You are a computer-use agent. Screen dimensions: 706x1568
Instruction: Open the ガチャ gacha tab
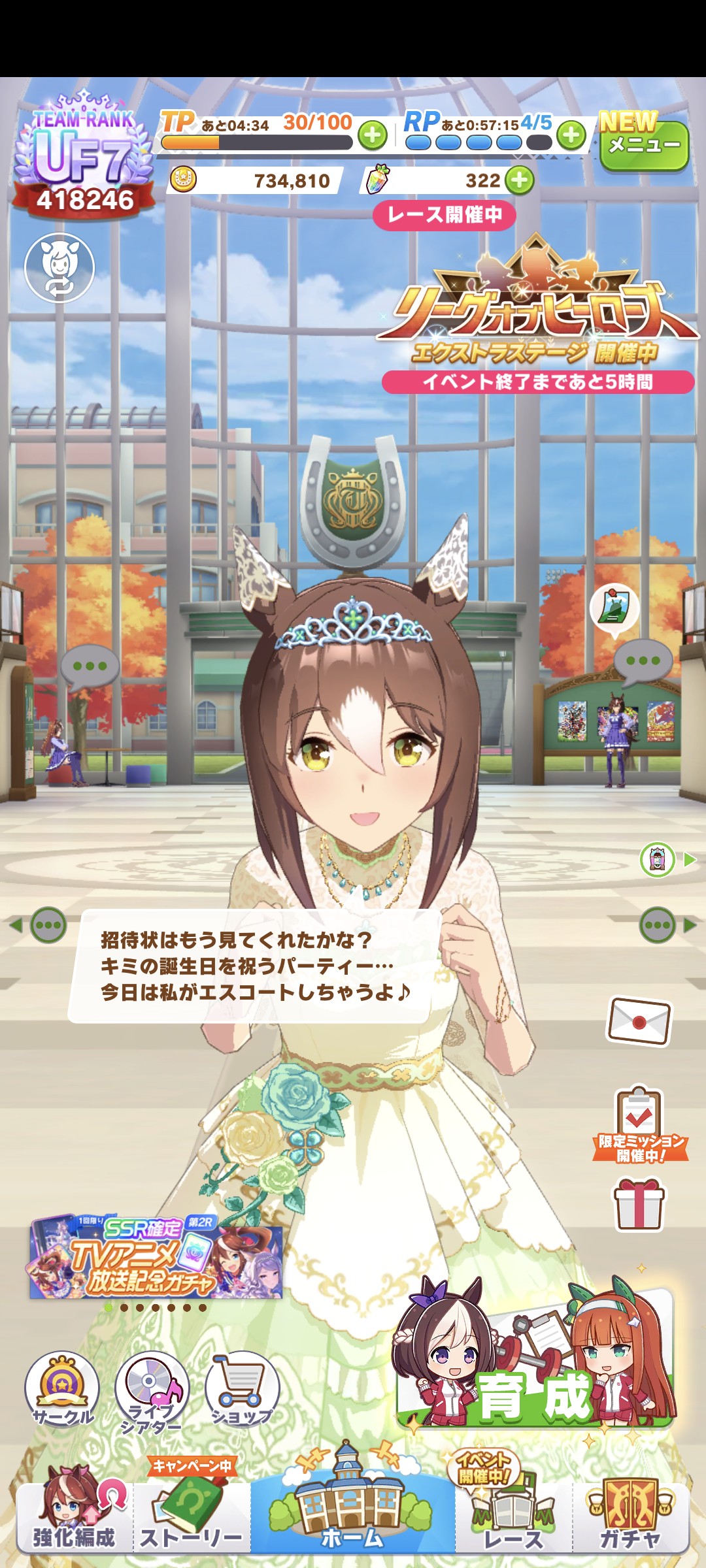(x=631, y=1517)
